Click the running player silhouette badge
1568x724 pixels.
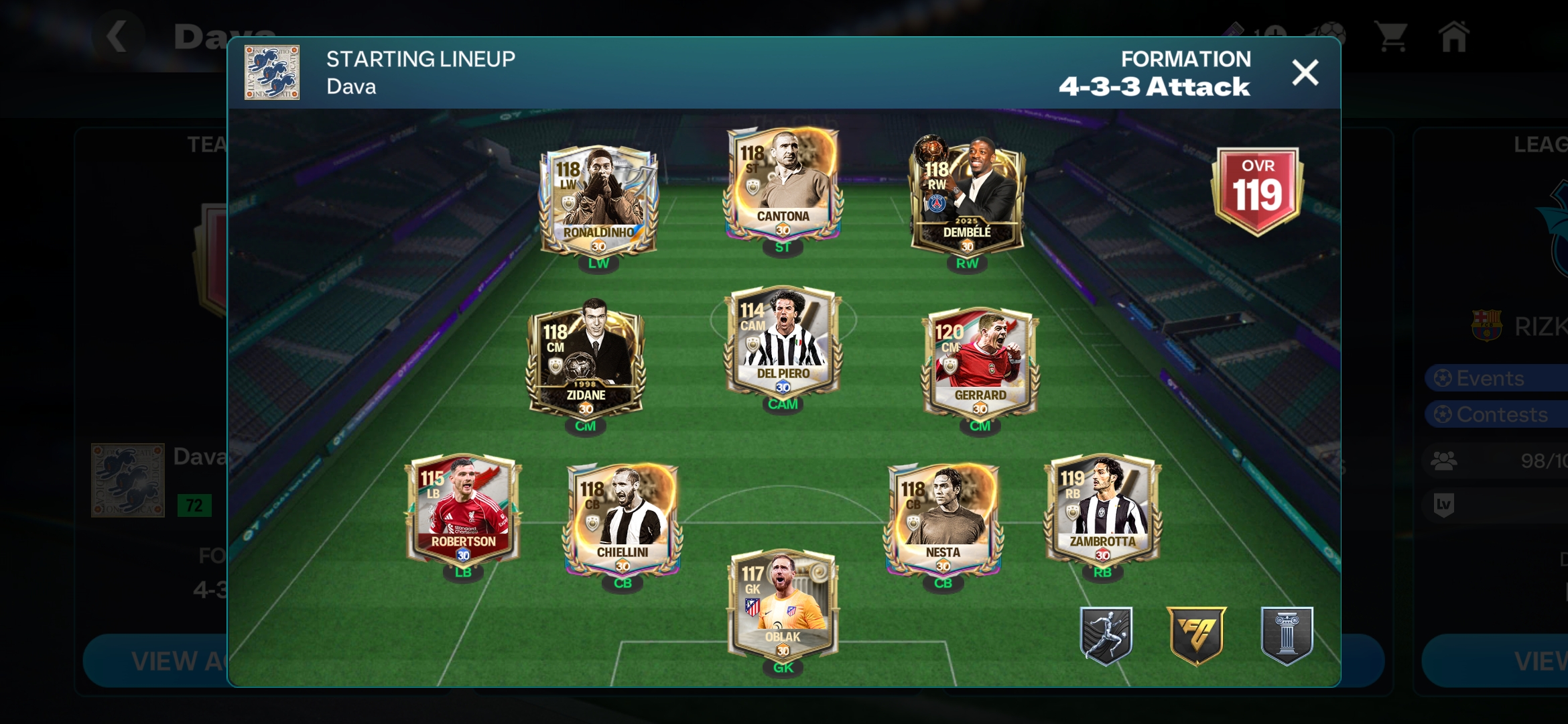[1106, 636]
